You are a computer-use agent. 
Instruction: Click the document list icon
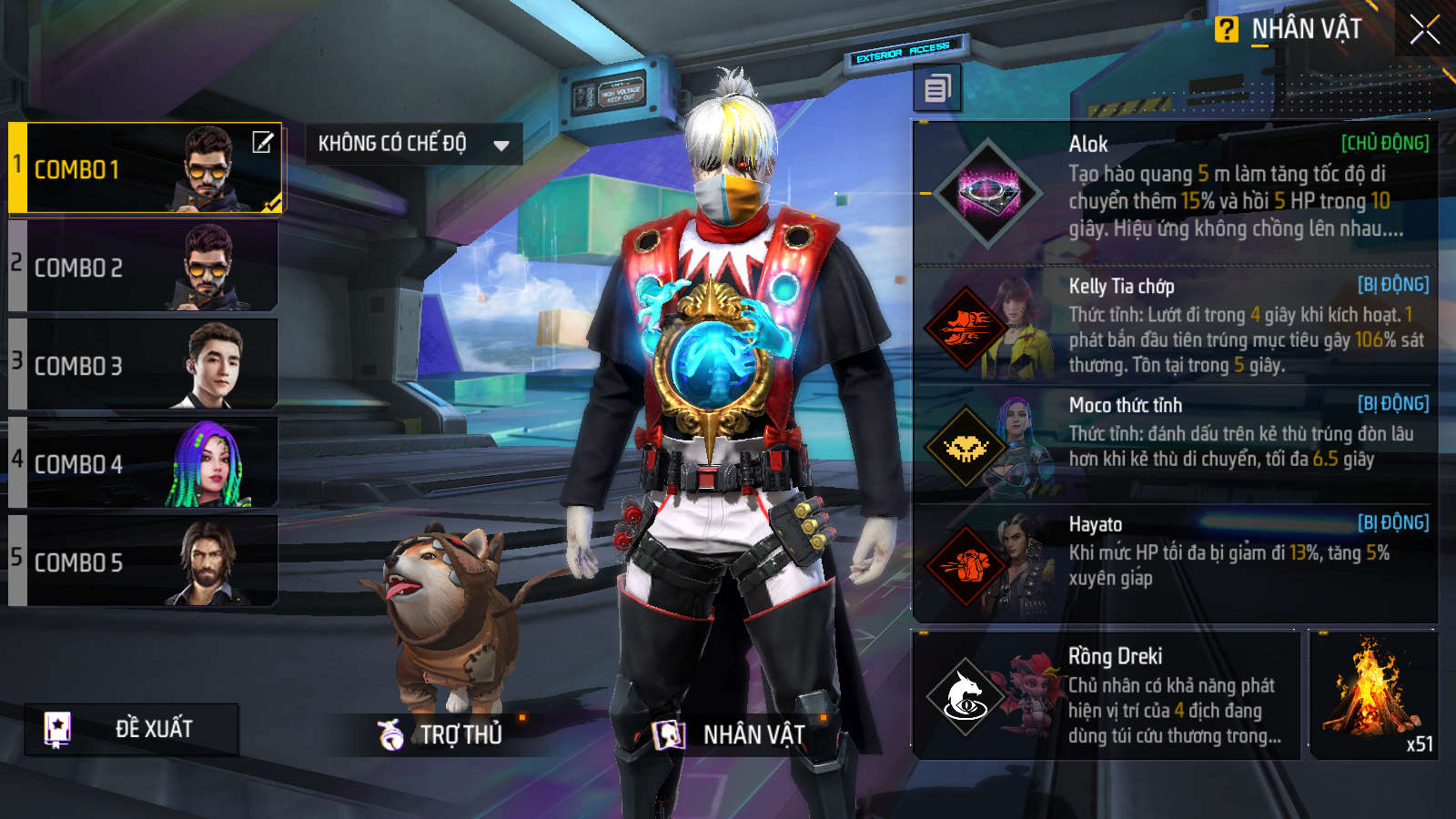pos(937,88)
